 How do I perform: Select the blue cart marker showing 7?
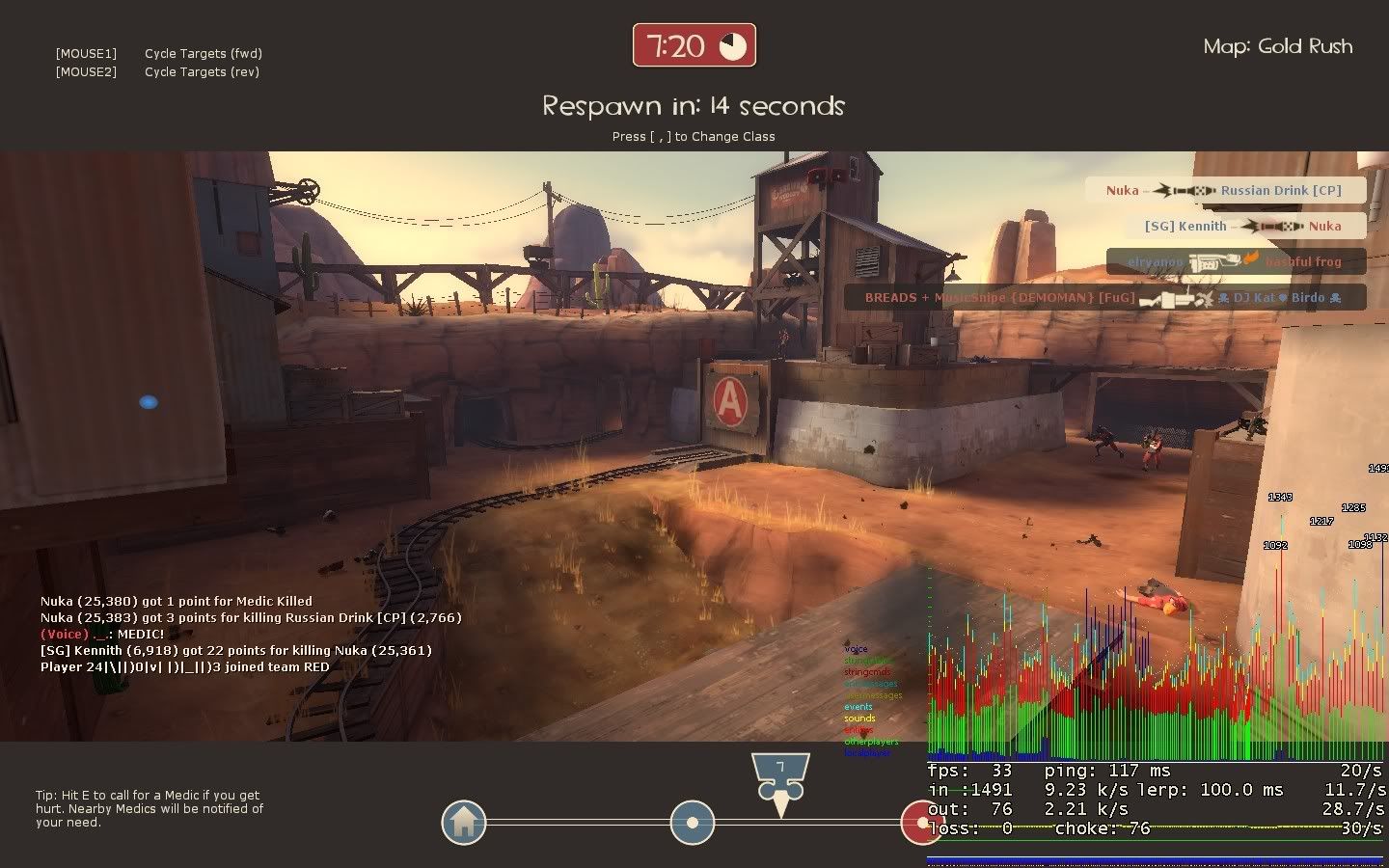[x=779, y=772]
